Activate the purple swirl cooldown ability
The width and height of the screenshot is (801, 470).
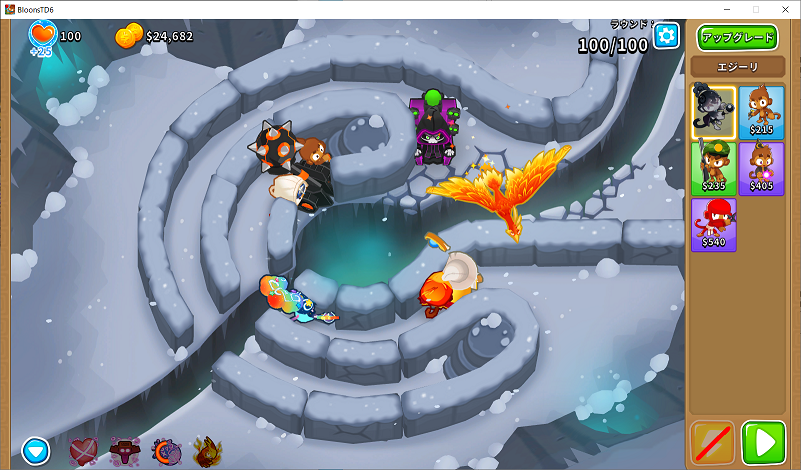tap(166, 451)
